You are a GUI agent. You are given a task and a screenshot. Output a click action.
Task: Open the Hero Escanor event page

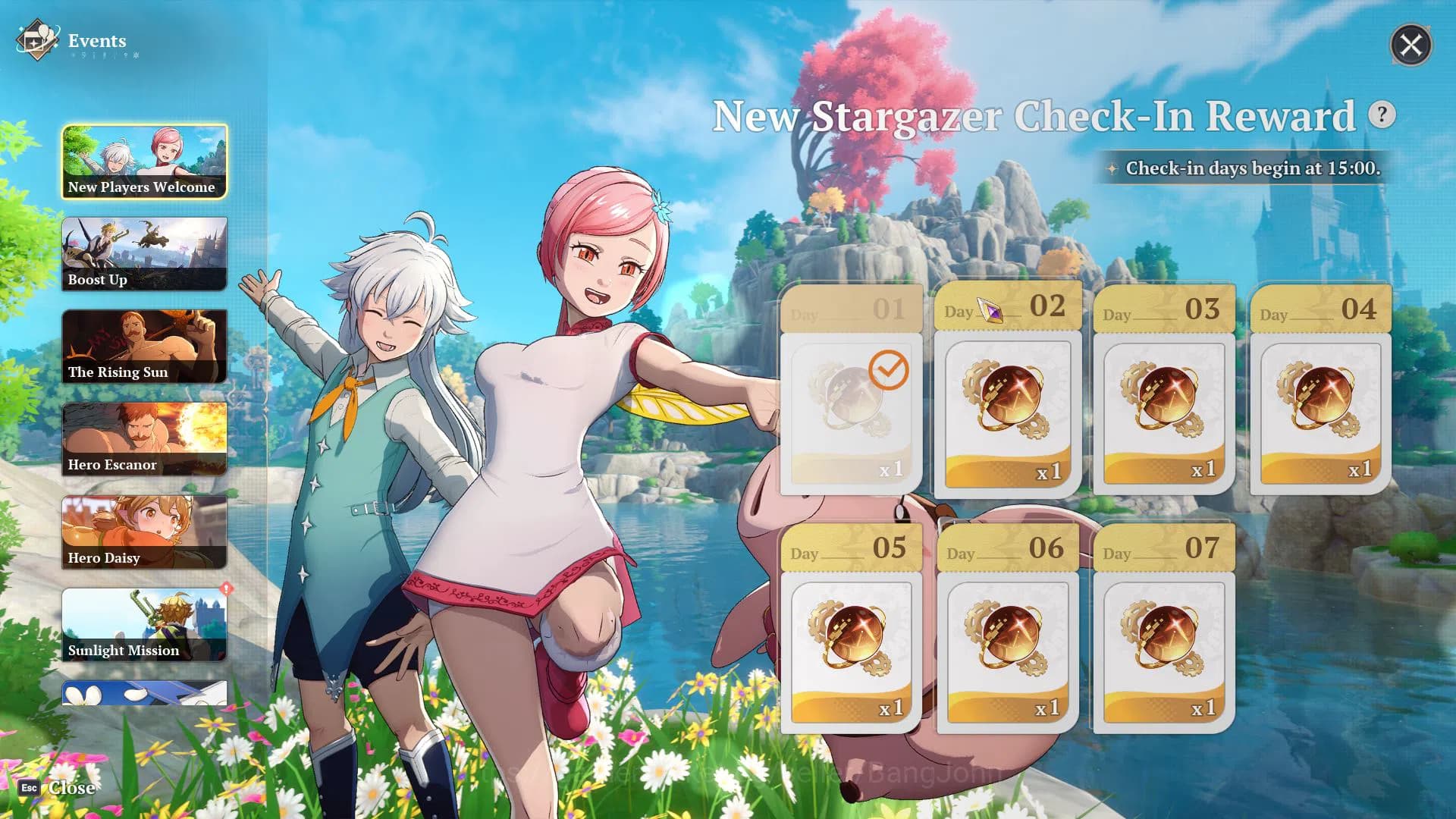(144, 438)
